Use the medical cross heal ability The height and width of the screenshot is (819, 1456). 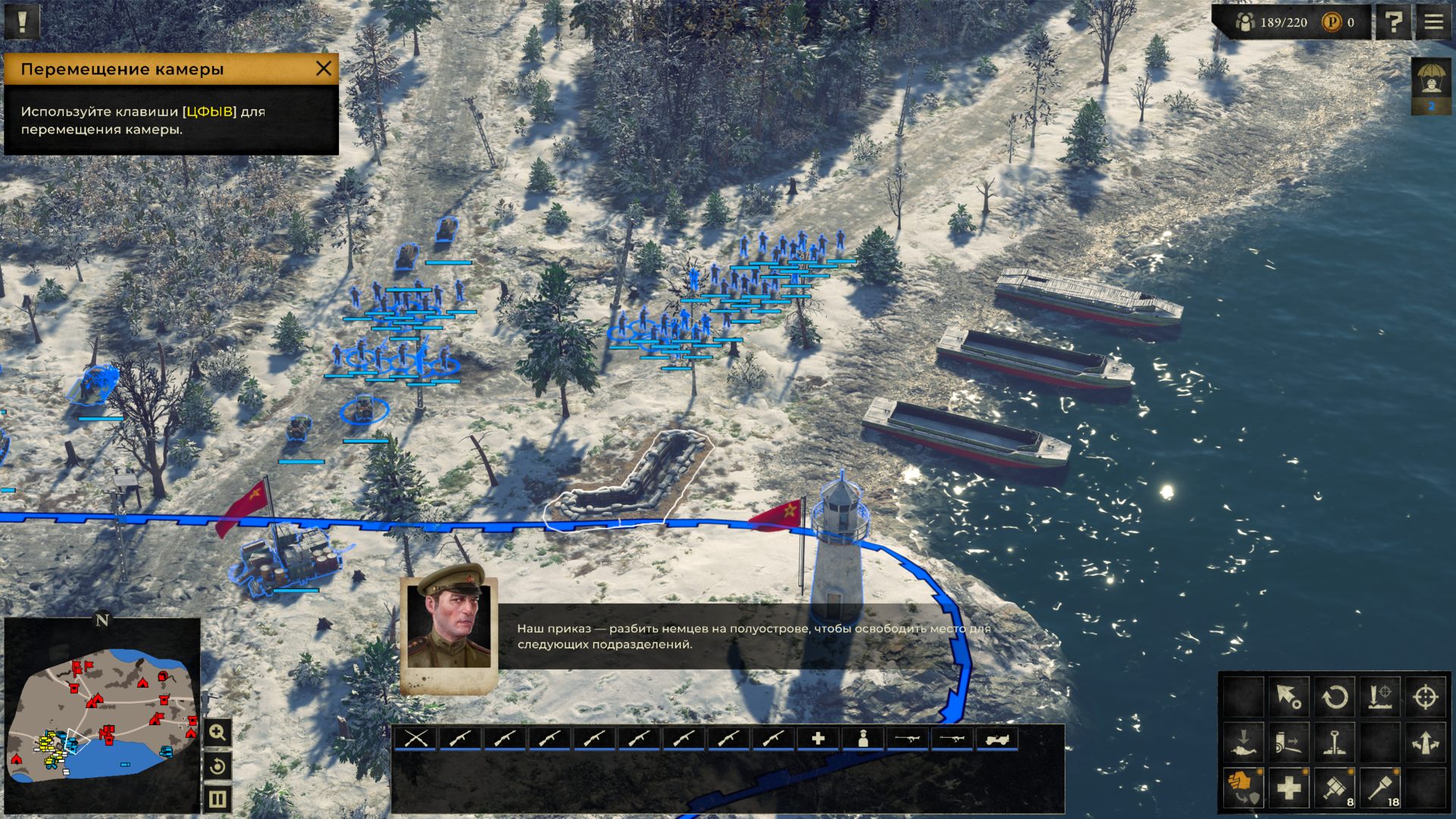point(1288,789)
